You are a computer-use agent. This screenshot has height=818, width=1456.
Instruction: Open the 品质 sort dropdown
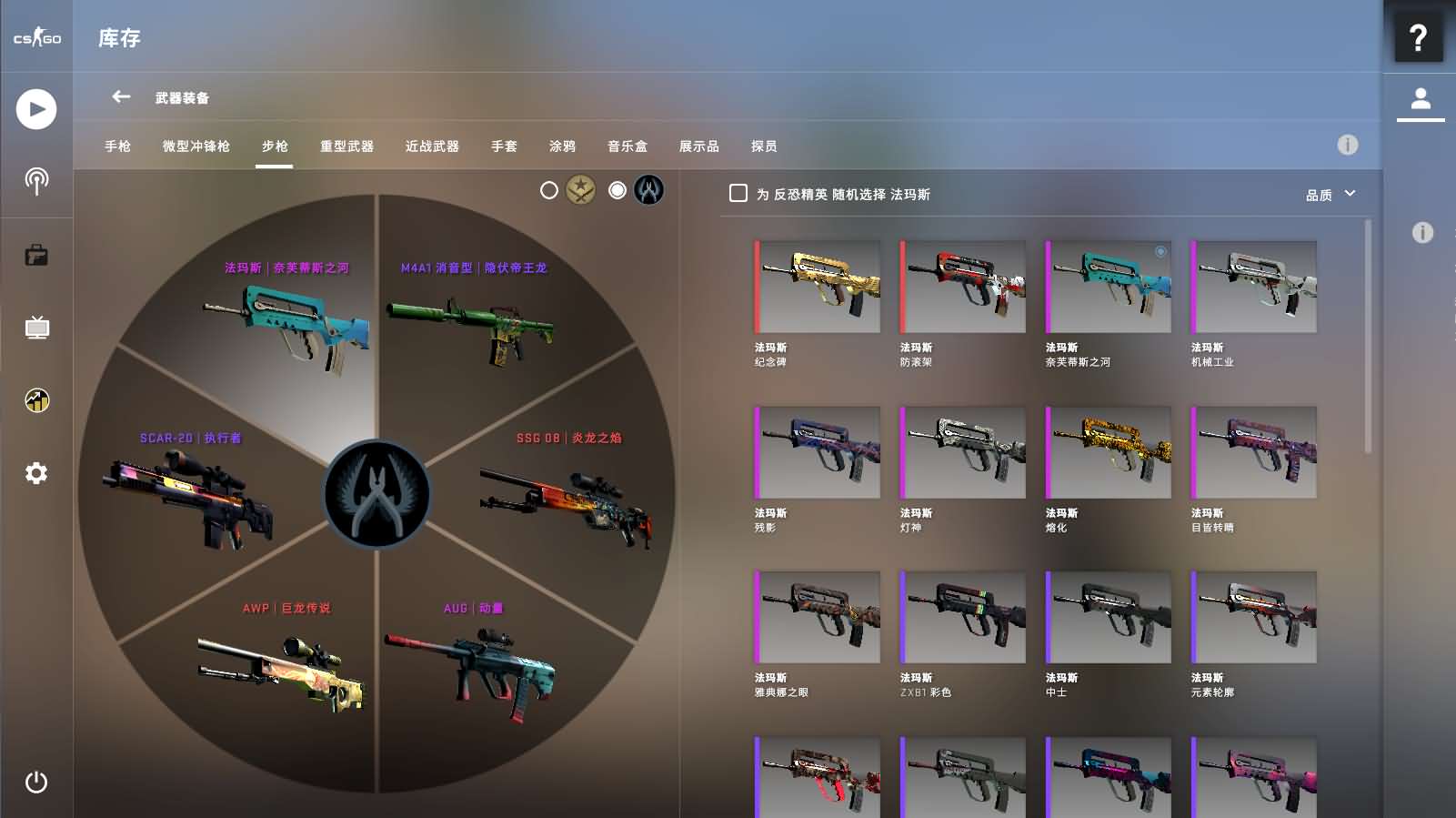click(x=1330, y=195)
